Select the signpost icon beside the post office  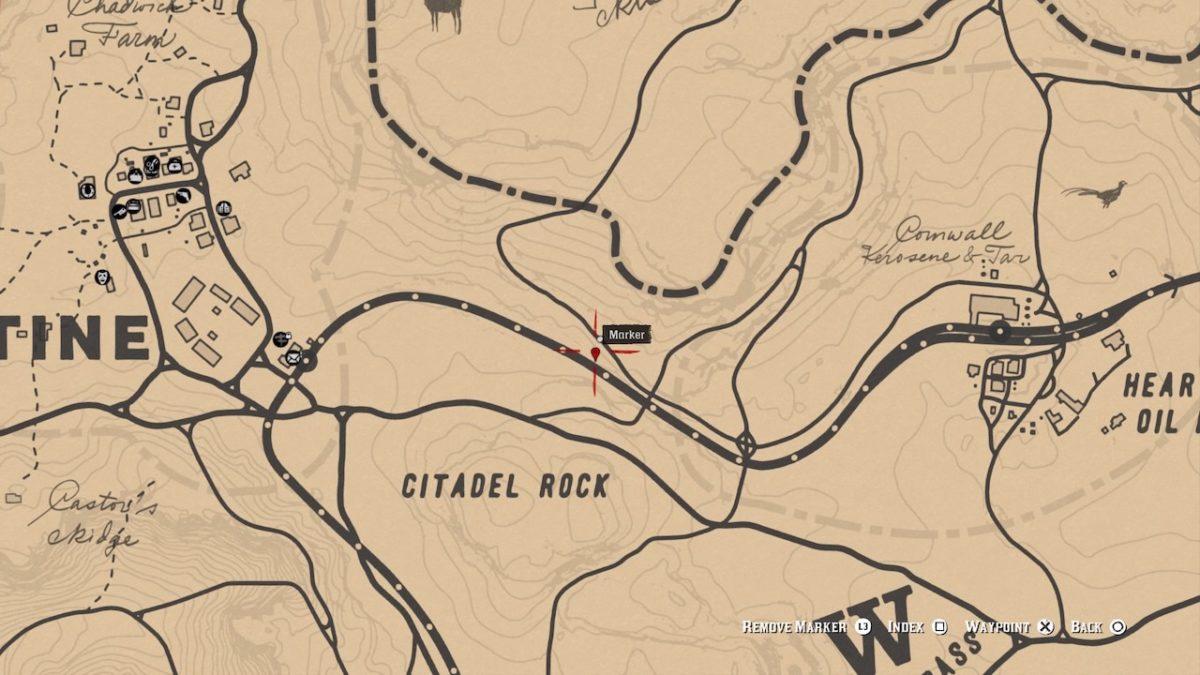(281, 339)
